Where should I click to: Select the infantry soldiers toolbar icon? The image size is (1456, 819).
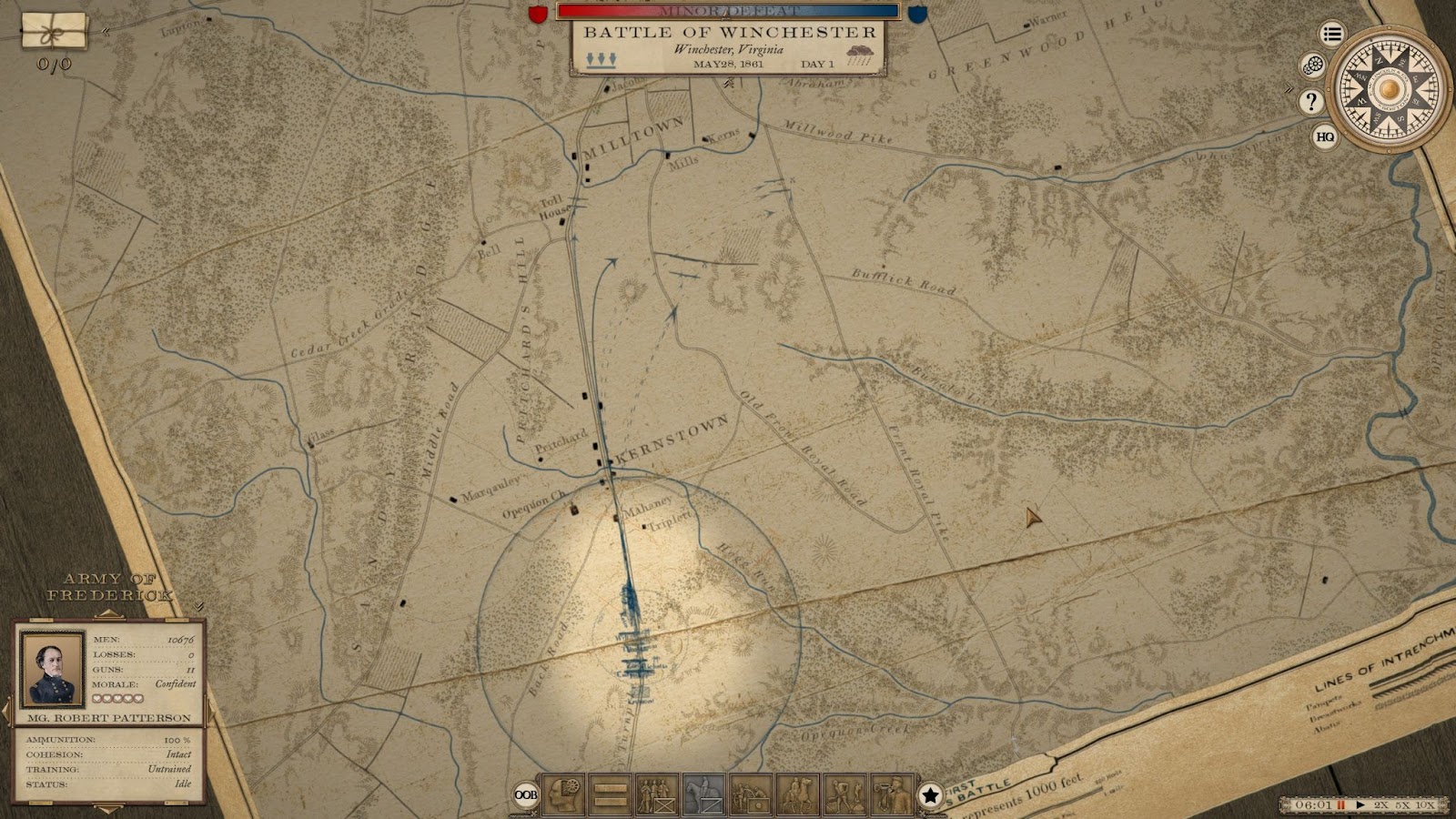click(x=657, y=794)
